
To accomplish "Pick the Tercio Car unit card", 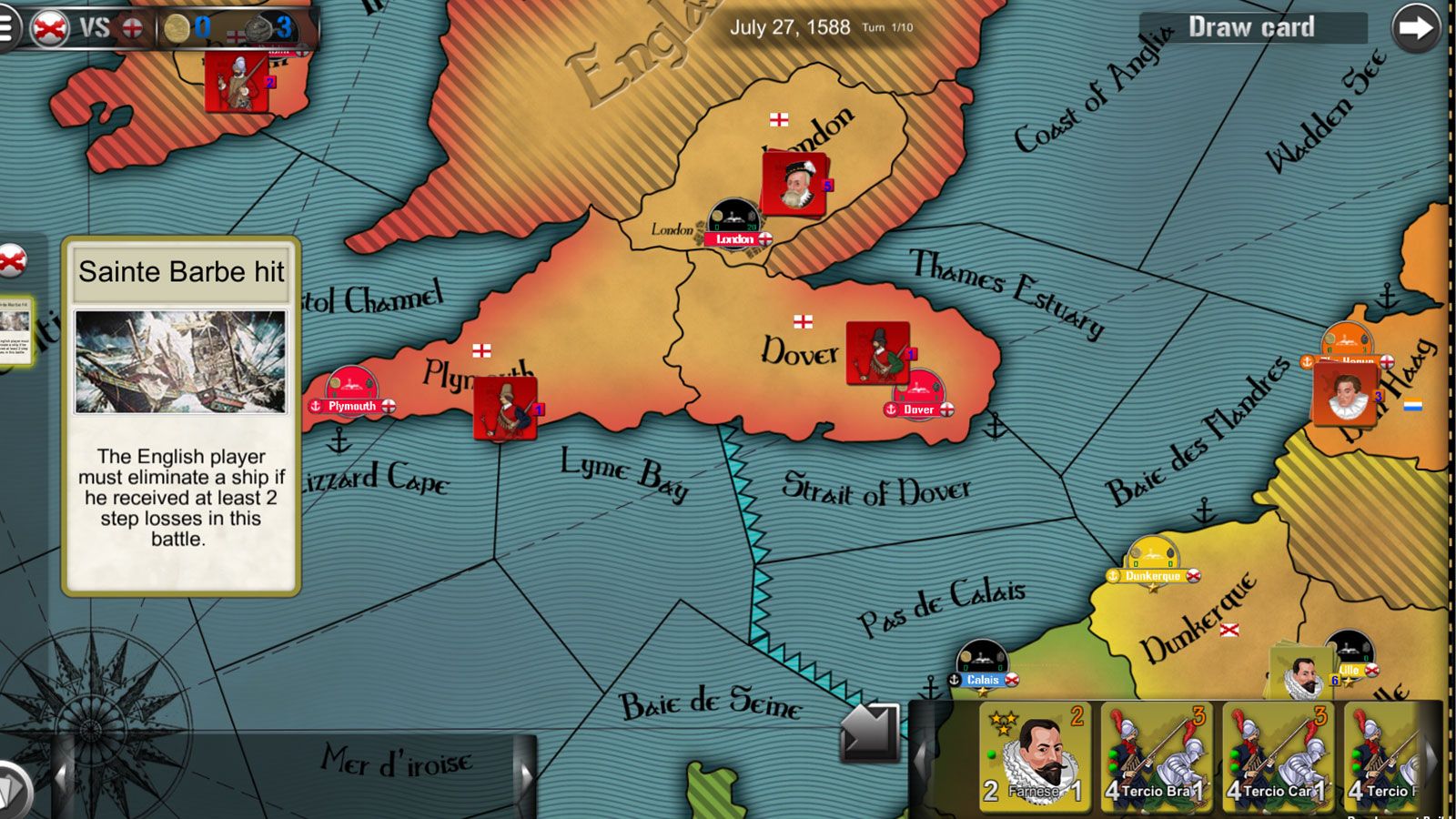I will point(1277,755).
